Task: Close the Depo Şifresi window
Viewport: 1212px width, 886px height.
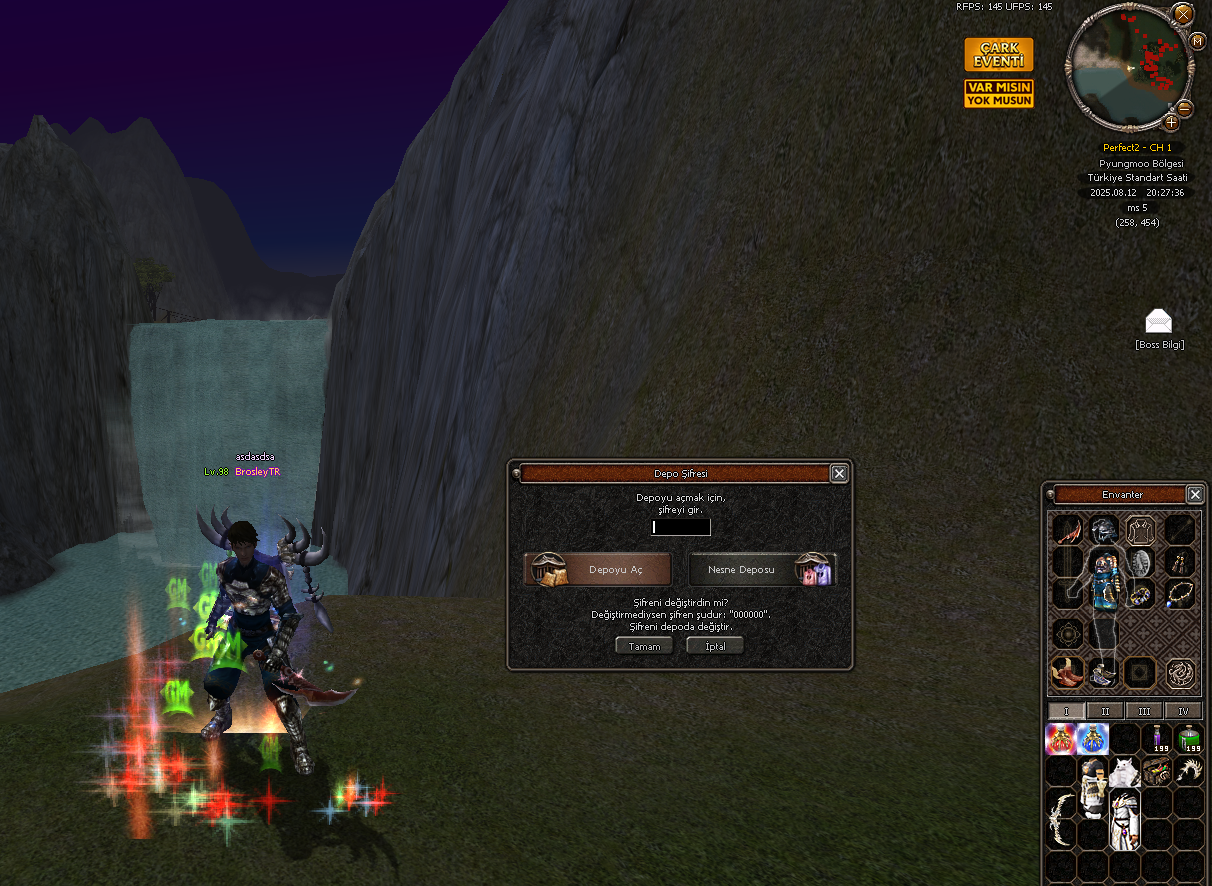Action: pos(839,474)
